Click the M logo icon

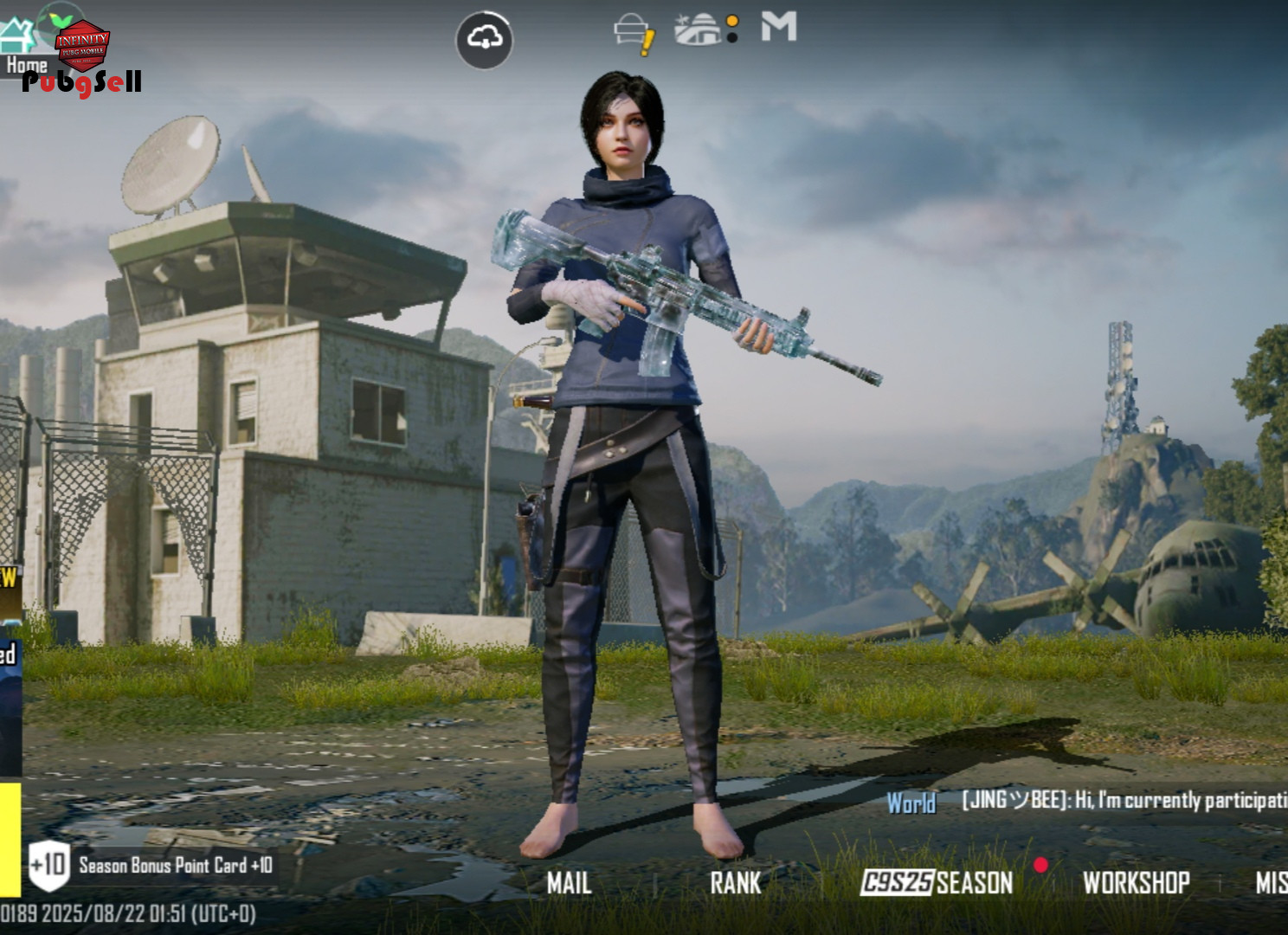pos(778,27)
